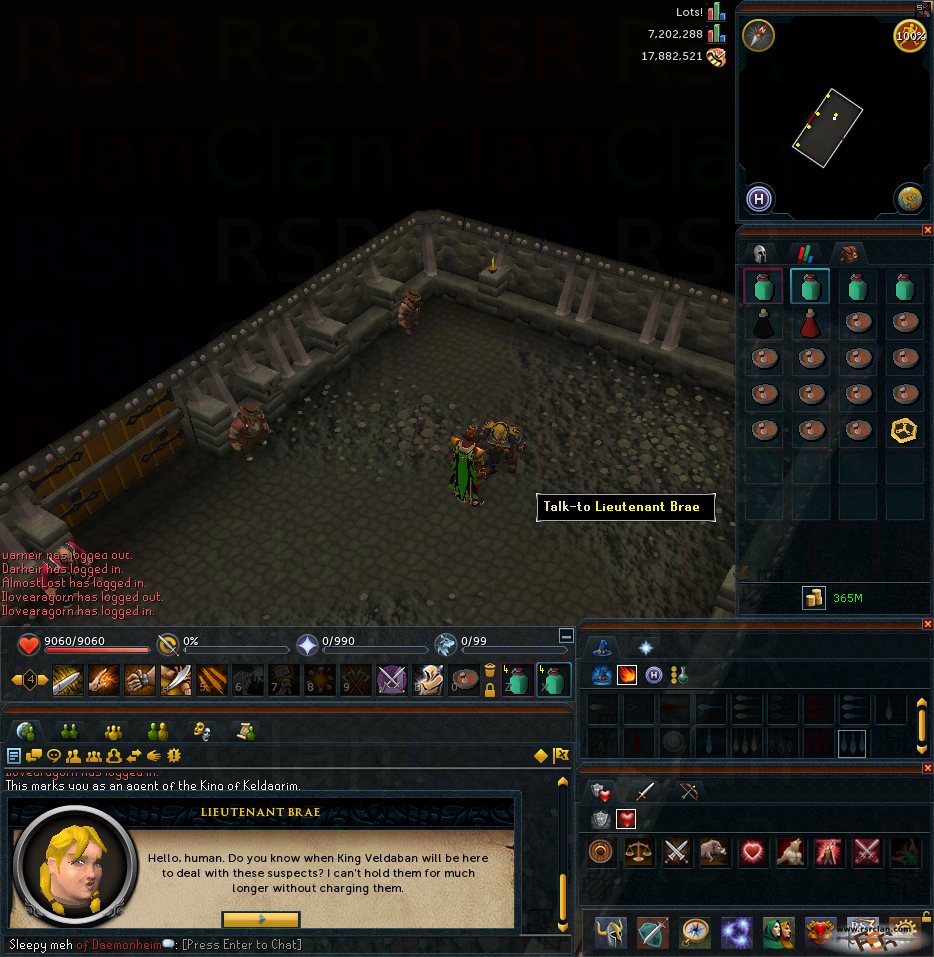The height and width of the screenshot is (957, 934).
Task: Open the quest scroll chat tab
Action: (241, 731)
